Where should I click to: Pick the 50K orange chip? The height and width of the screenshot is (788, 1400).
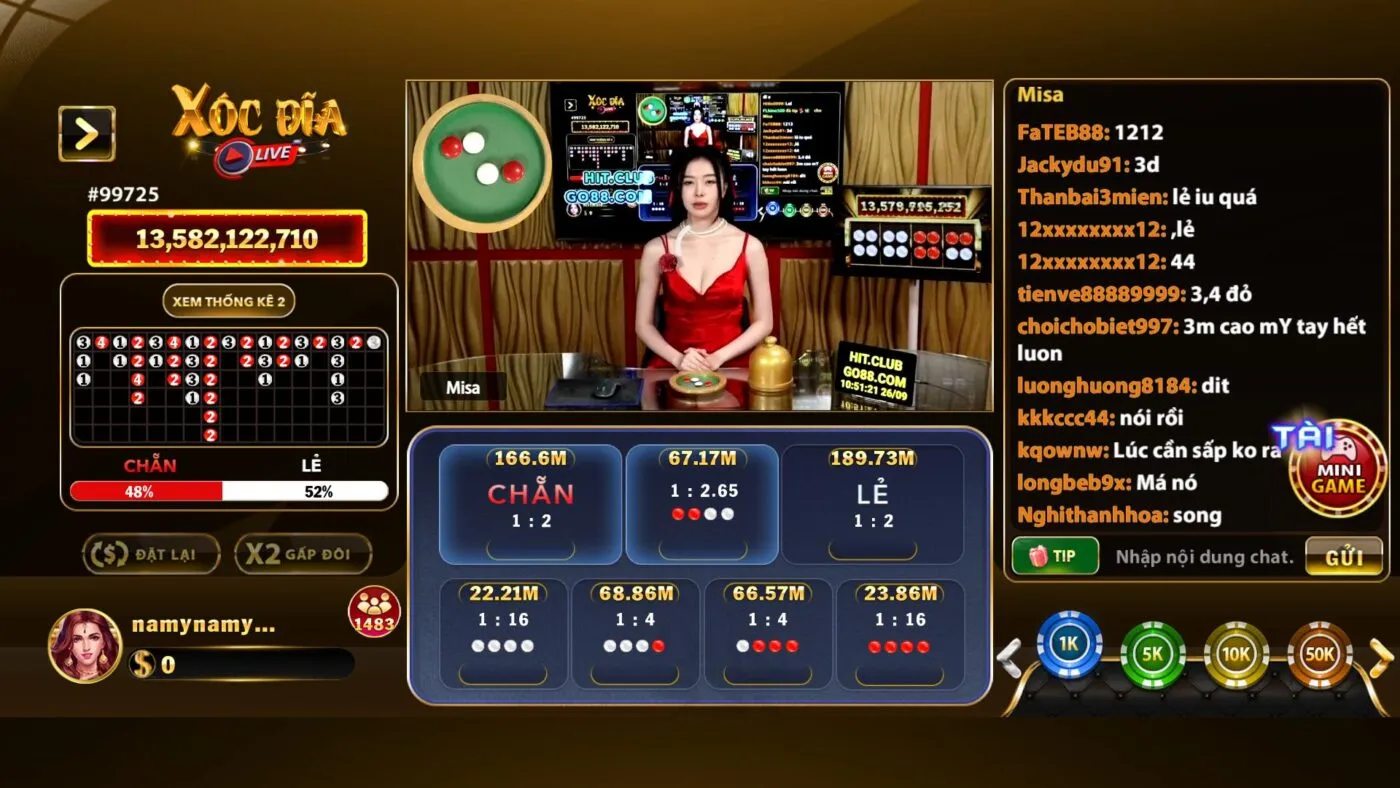click(x=1319, y=654)
